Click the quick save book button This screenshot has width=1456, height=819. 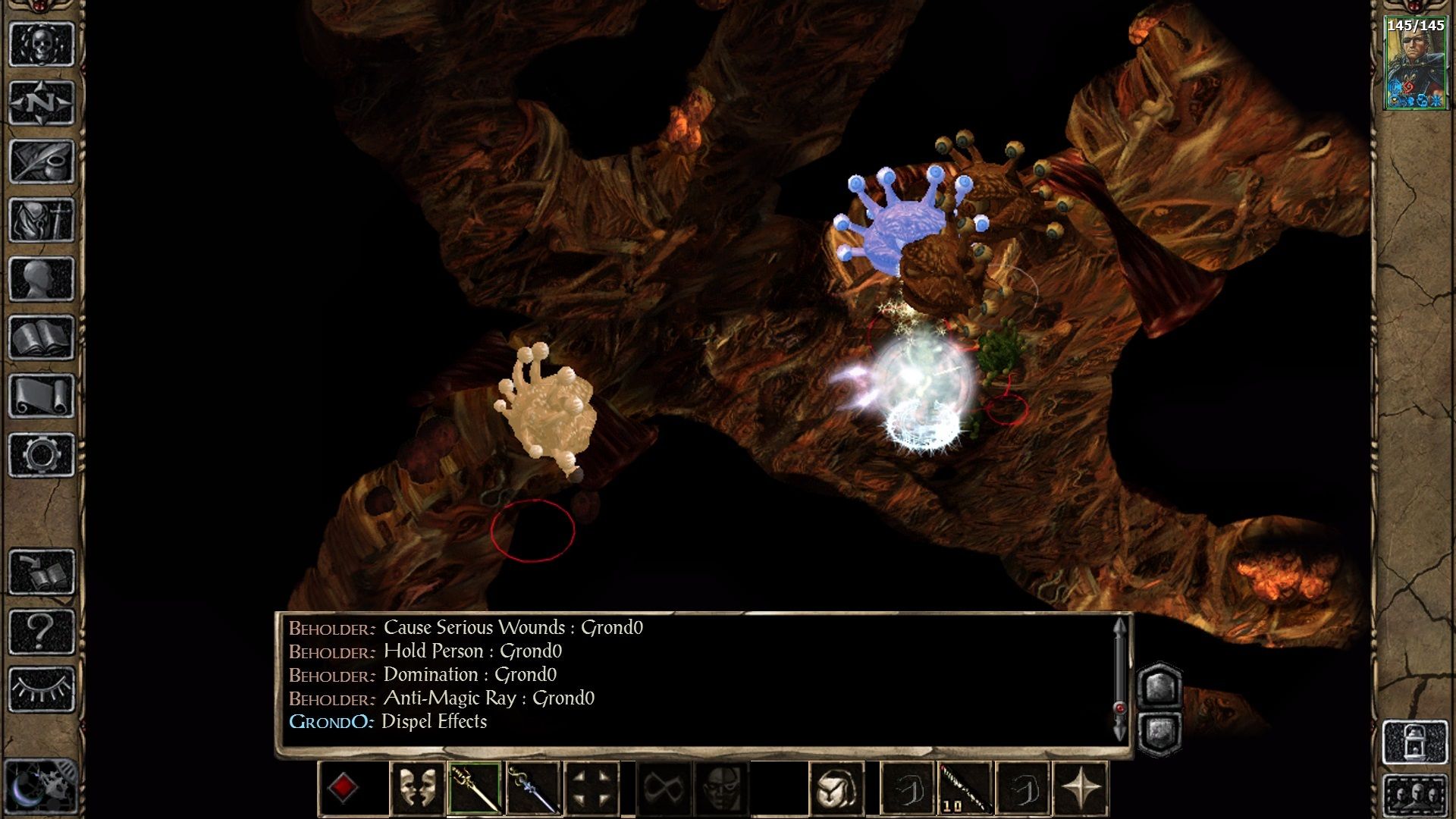tap(42, 573)
